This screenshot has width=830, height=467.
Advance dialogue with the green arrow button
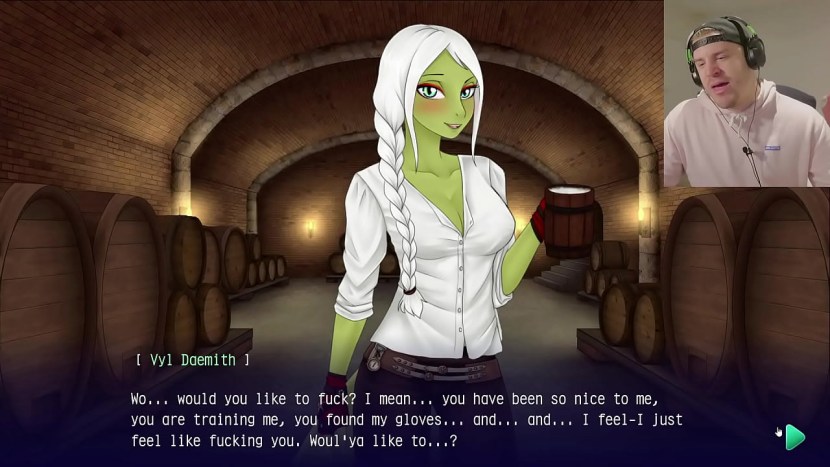pyautogui.click(x=795, y=437)
